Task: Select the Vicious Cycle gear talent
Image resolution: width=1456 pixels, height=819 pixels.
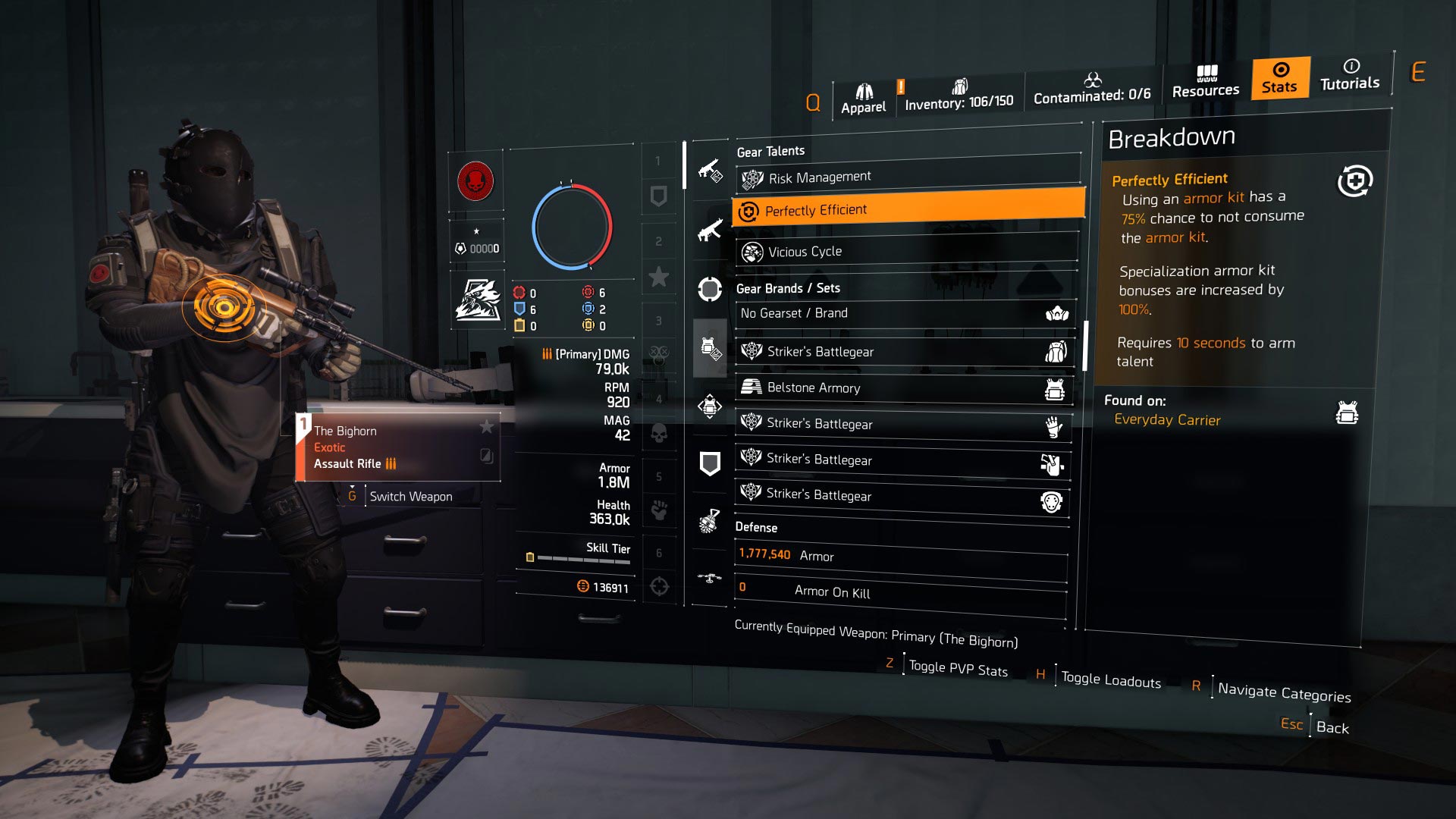Action: pos(902,251)
